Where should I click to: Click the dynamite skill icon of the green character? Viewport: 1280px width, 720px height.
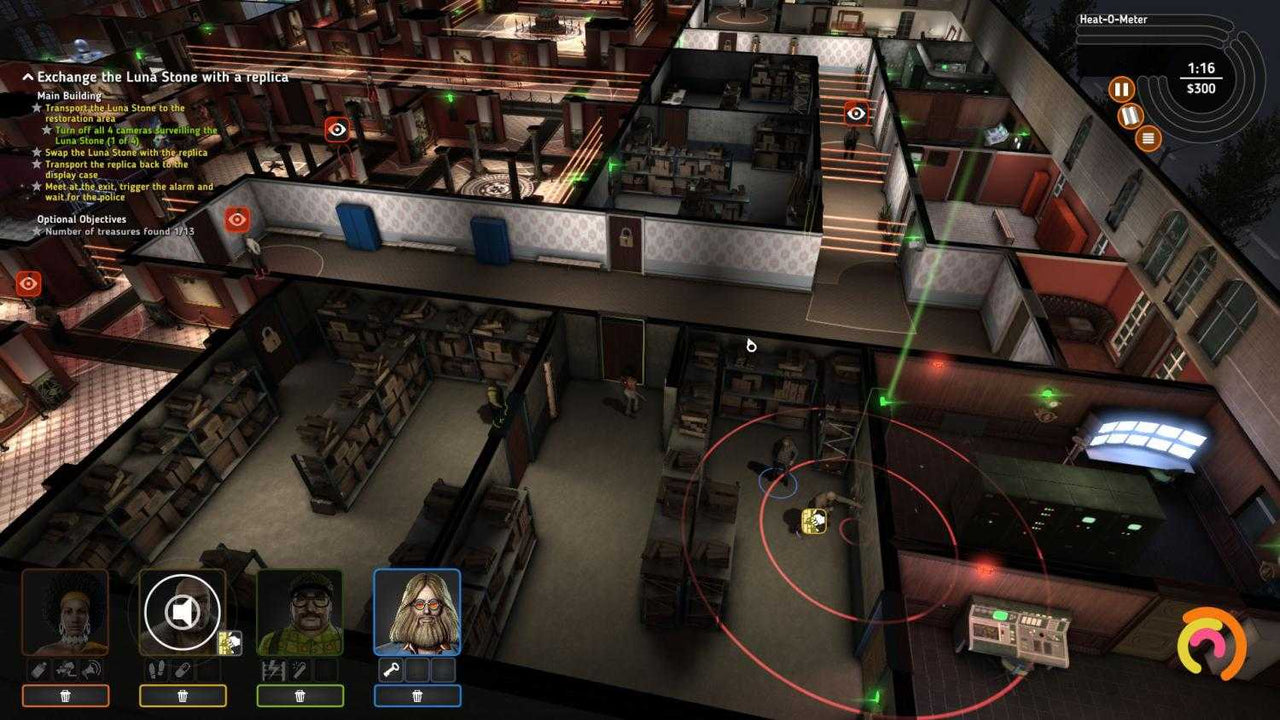(x=300, y=668)
